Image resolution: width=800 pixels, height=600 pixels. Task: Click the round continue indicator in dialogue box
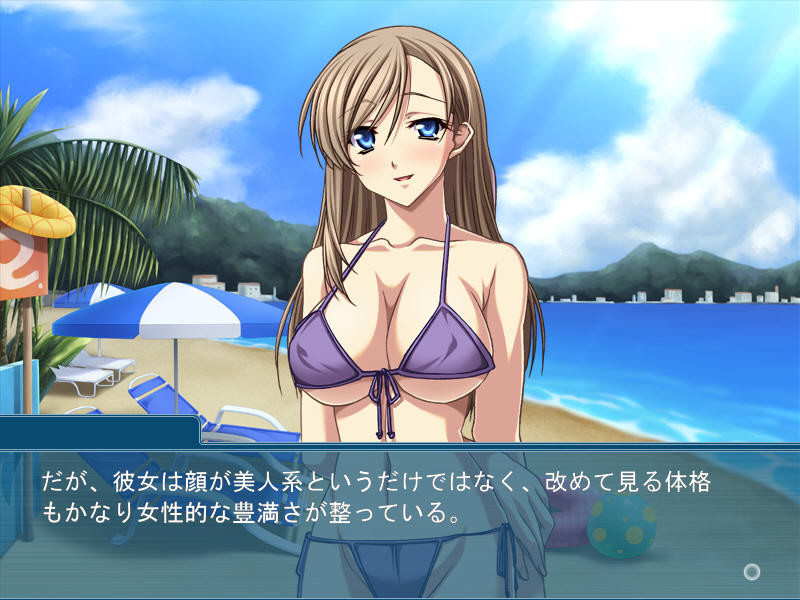tap(752, 572)
